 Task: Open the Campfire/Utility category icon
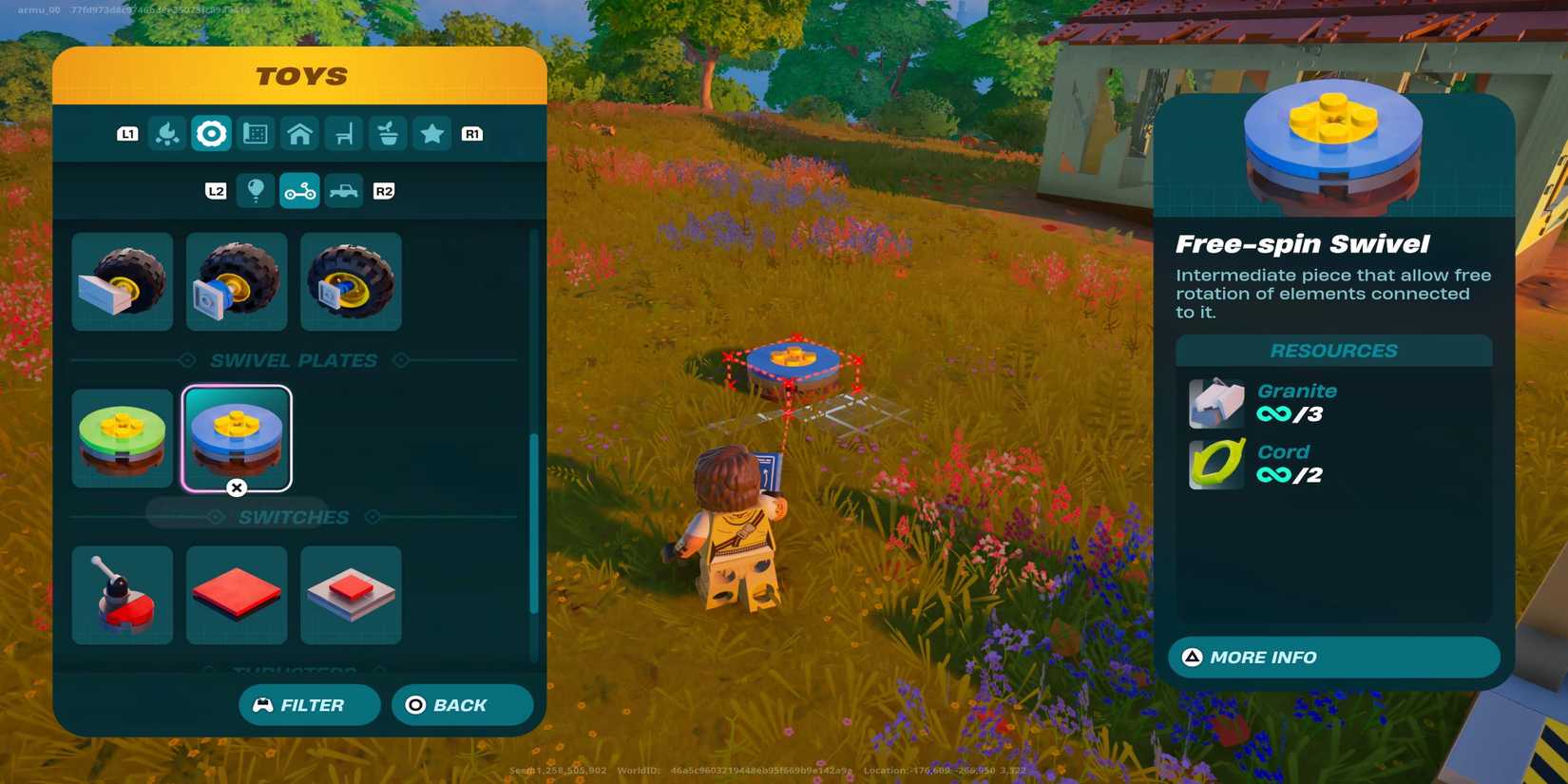click(x=167, y=133)
